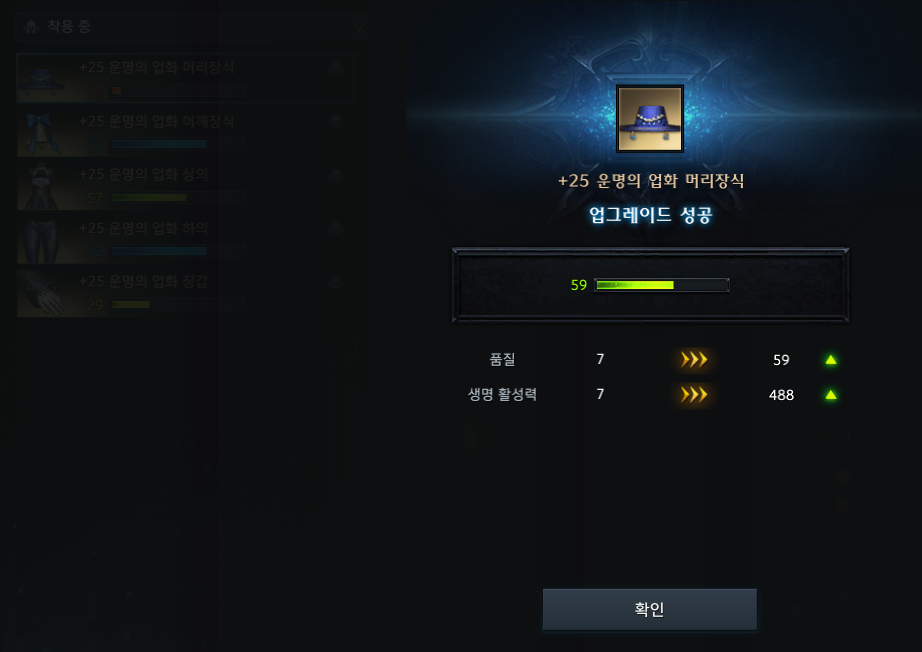Select the +25 운명의 업화 장갑 row
Viewport: 922px width, 652px height.
pyautogui.click(x=185, y=292)
